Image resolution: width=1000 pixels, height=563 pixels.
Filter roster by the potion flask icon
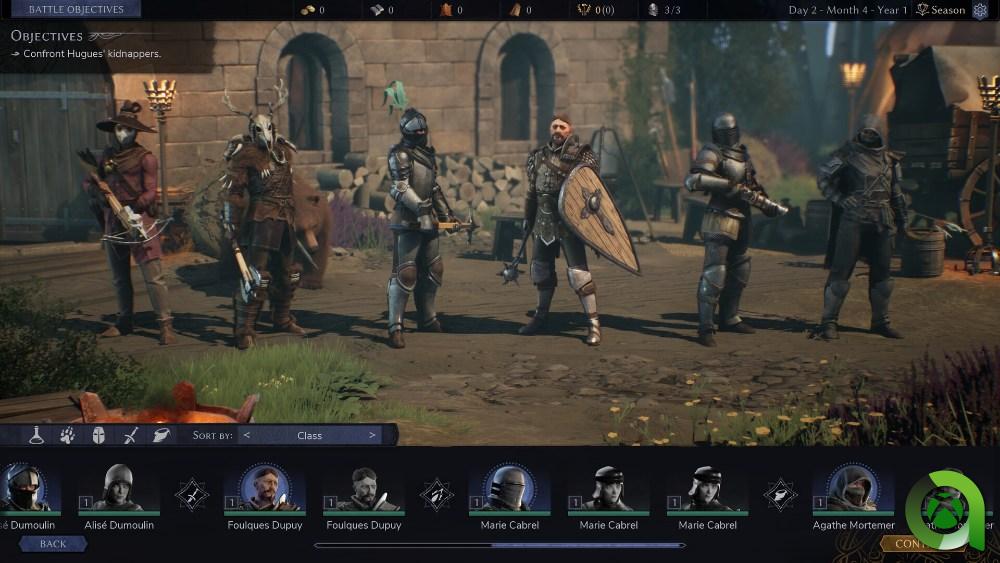coord(37,435)
